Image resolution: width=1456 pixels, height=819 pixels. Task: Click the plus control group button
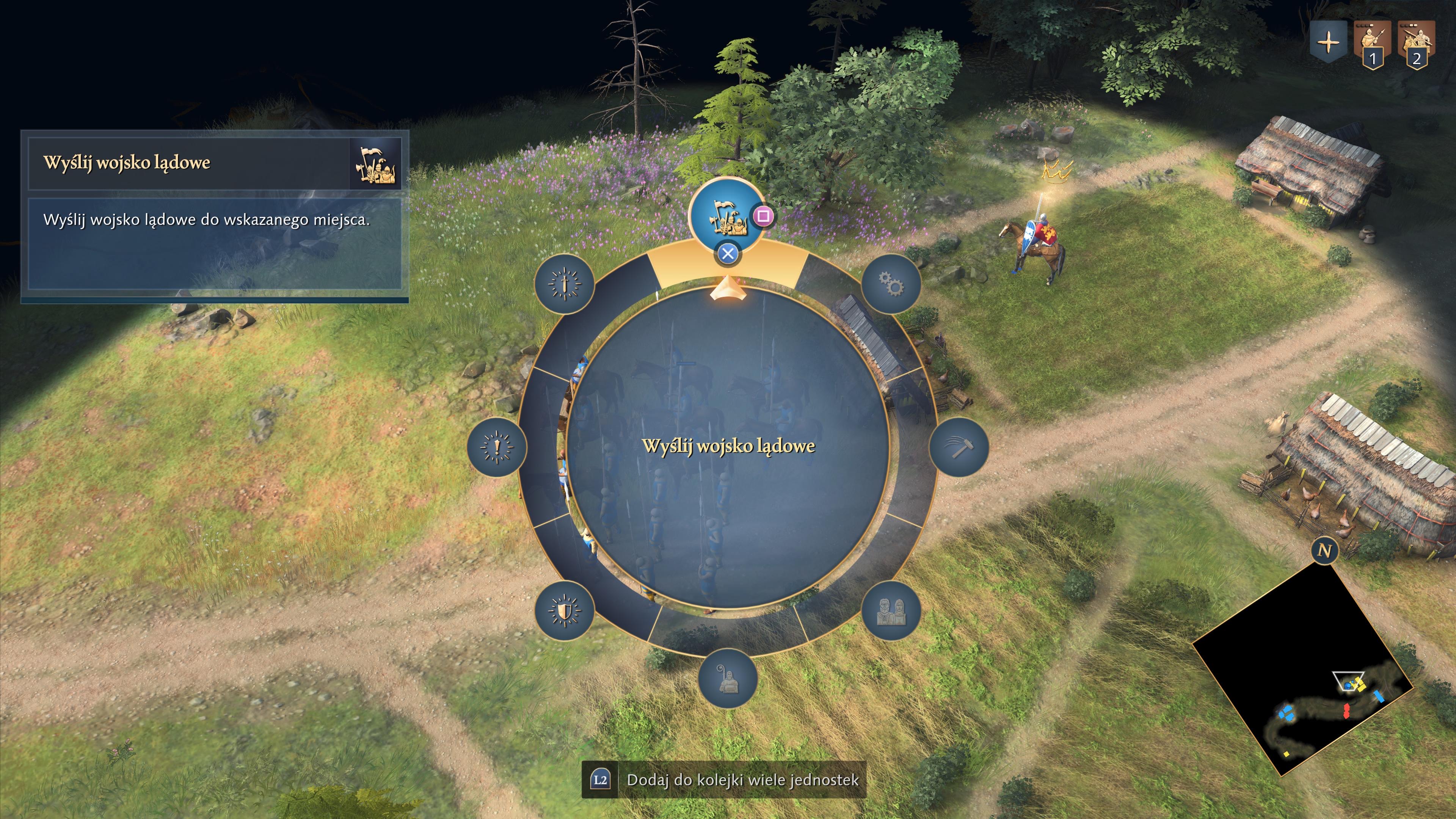[x=1328, y=43]
